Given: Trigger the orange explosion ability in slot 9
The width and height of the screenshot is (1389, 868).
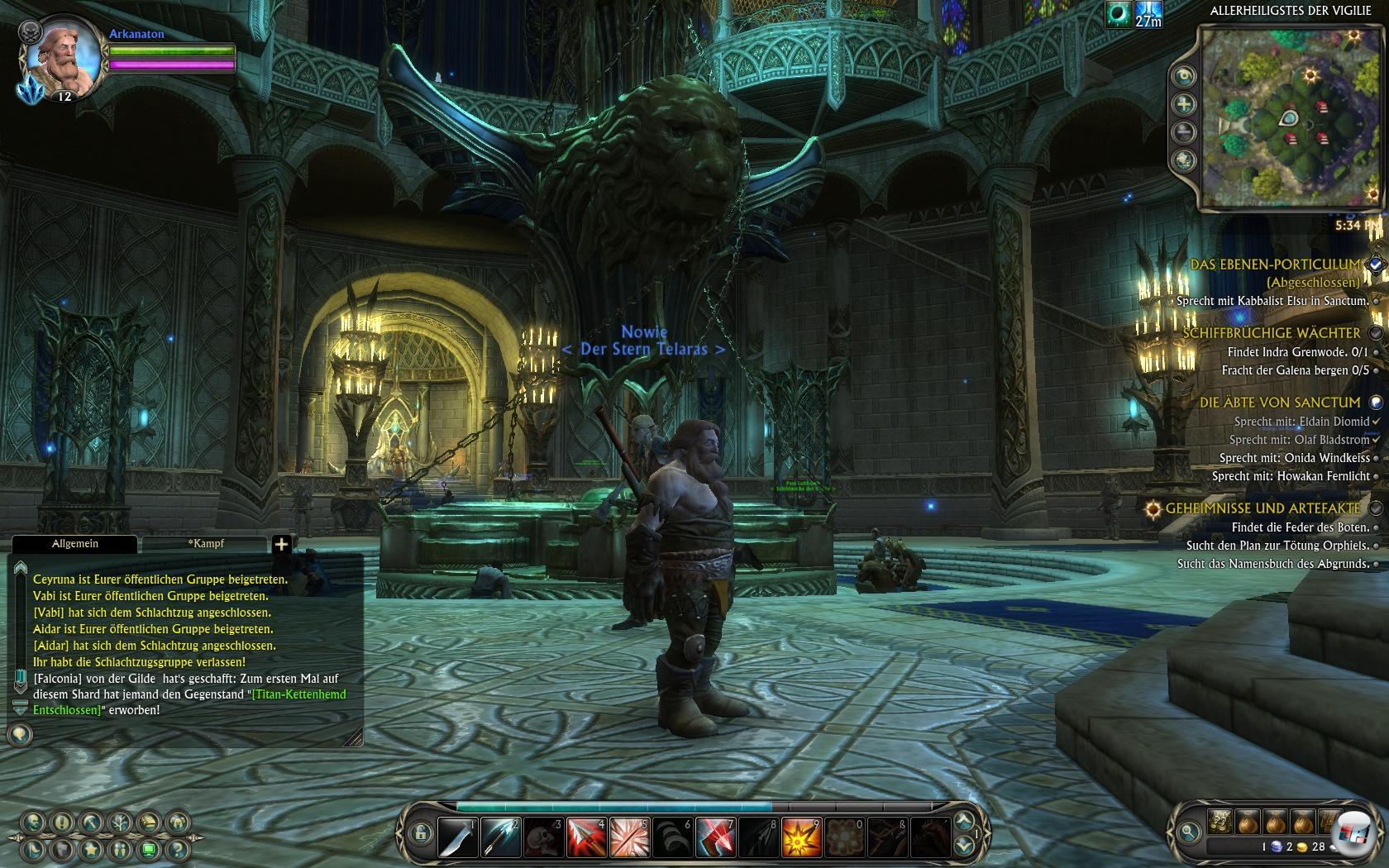Looking at the screenshot, I should [801, 837].
